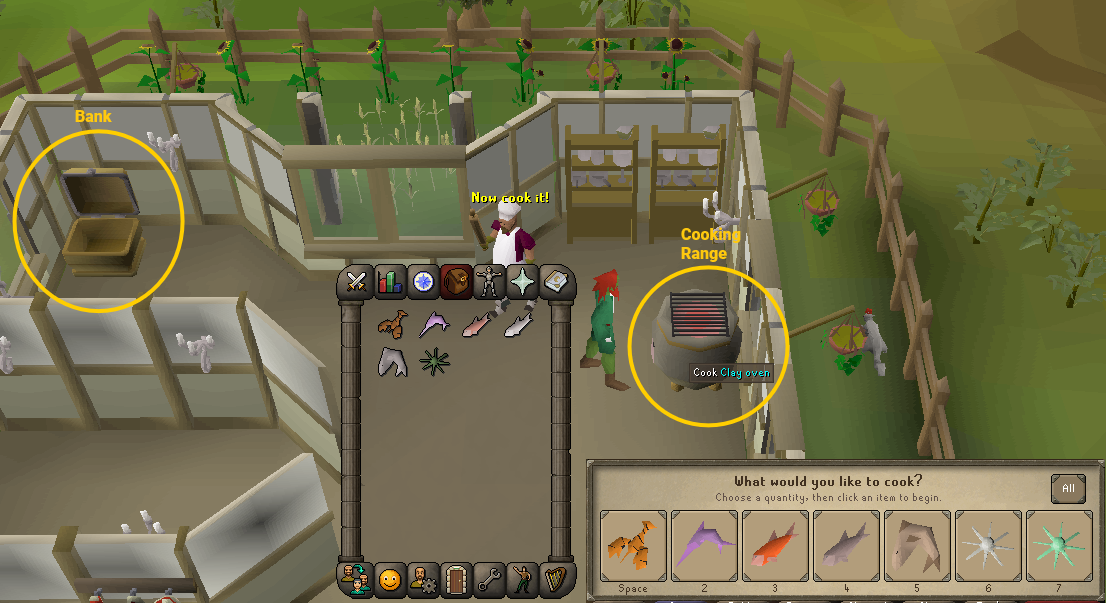
Task: Click the raw lobster in inventory
Action: [392, 323]
